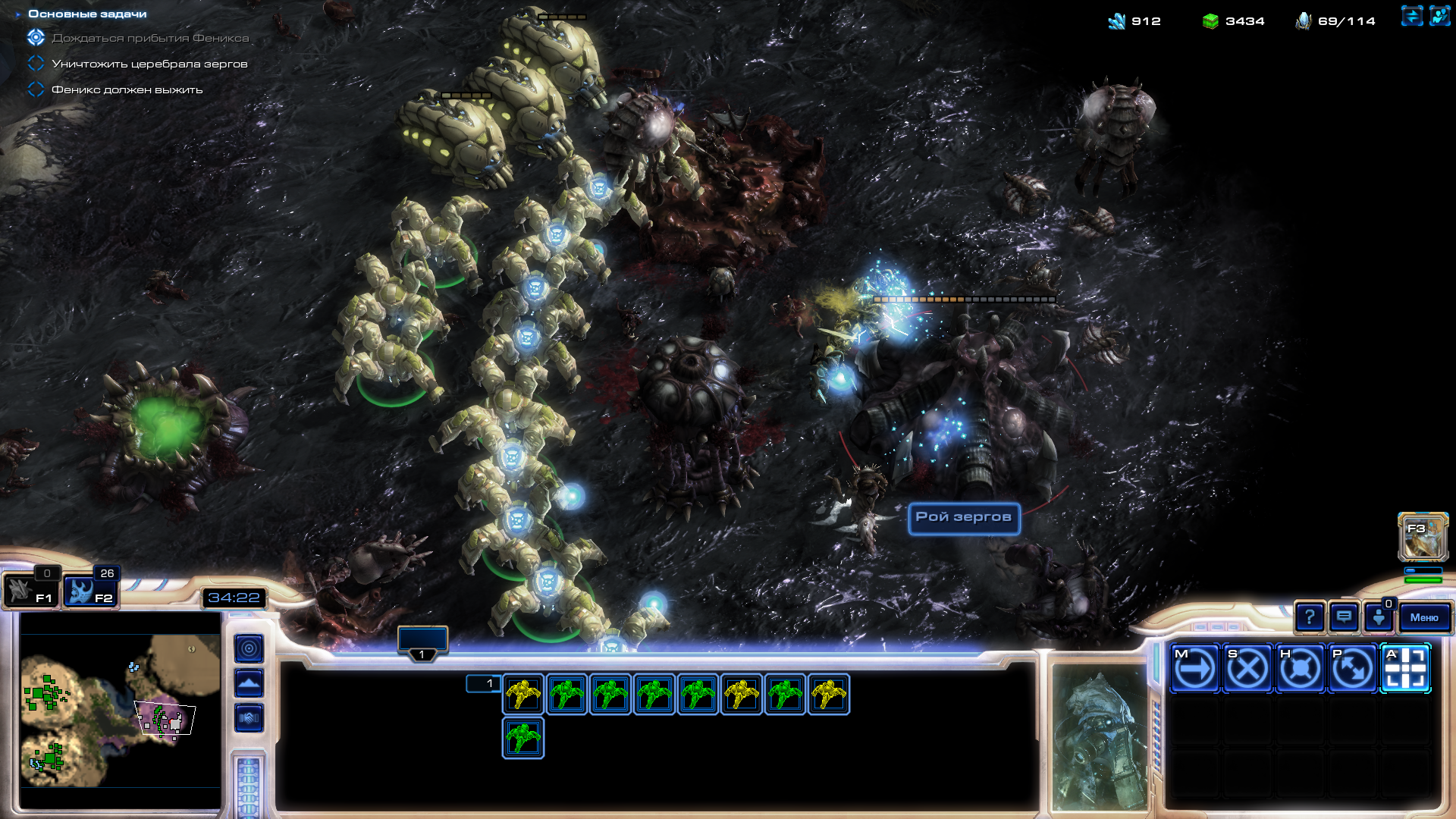This screenshot has width=1456, height=819.
Task: Activate the minimap ping button
Action: coord(249,648)
